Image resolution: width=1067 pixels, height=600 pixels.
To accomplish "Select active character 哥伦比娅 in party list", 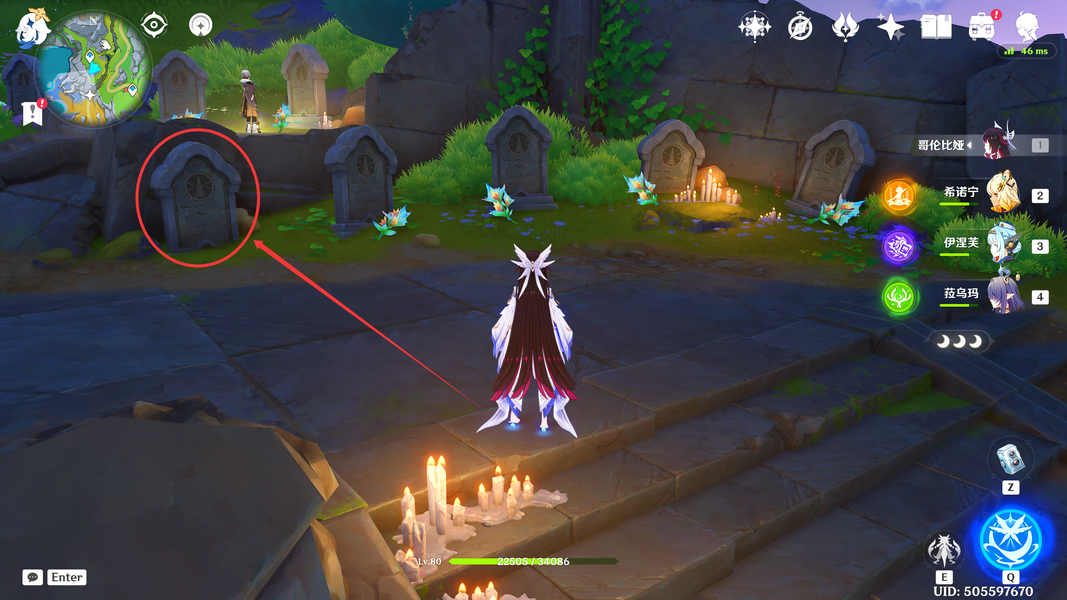I will coord(998,144).
